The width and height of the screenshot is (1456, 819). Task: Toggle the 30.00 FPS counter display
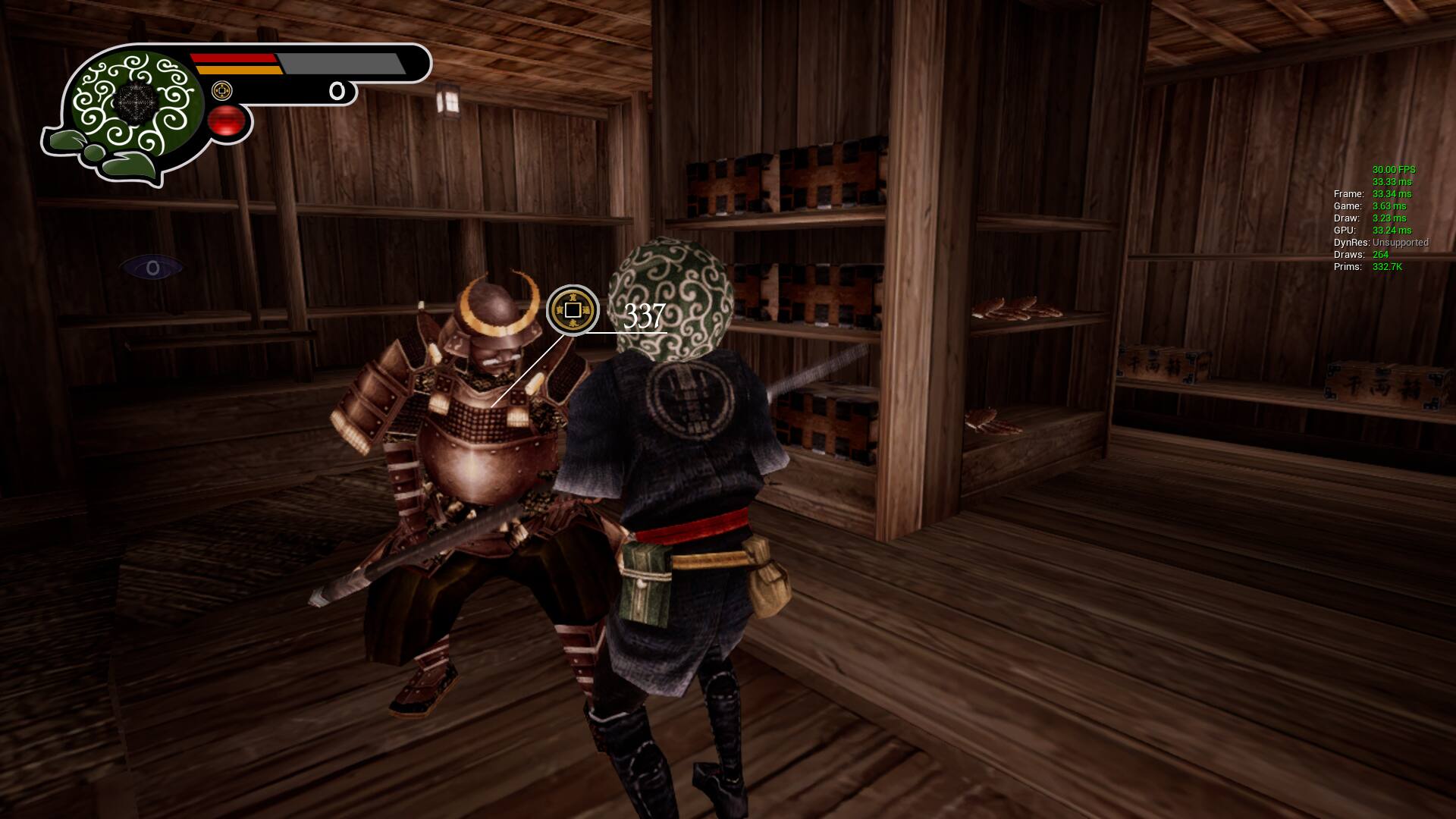click(1394, 170)
